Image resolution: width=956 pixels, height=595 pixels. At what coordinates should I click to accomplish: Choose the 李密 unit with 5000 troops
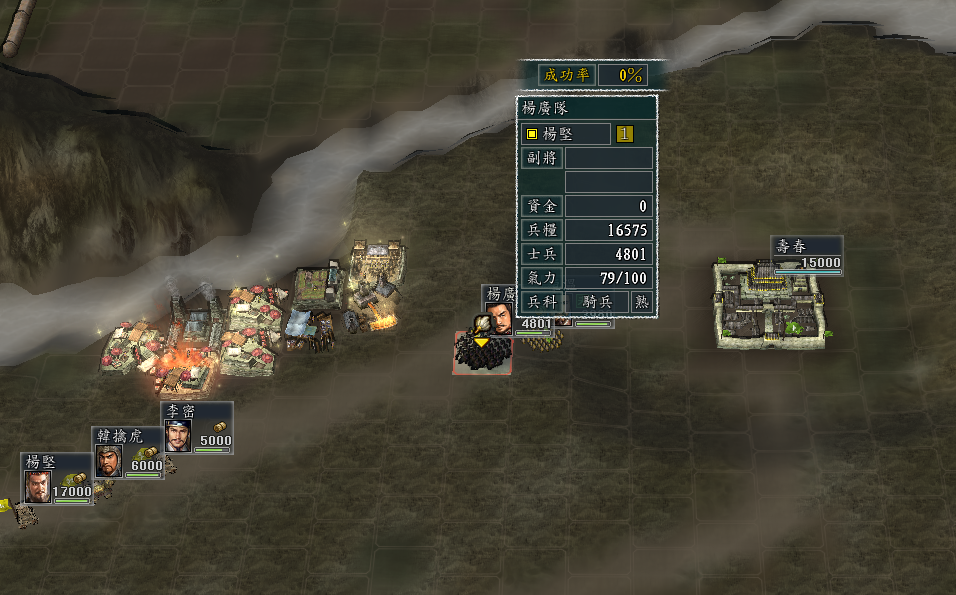[x=197, y=428]
